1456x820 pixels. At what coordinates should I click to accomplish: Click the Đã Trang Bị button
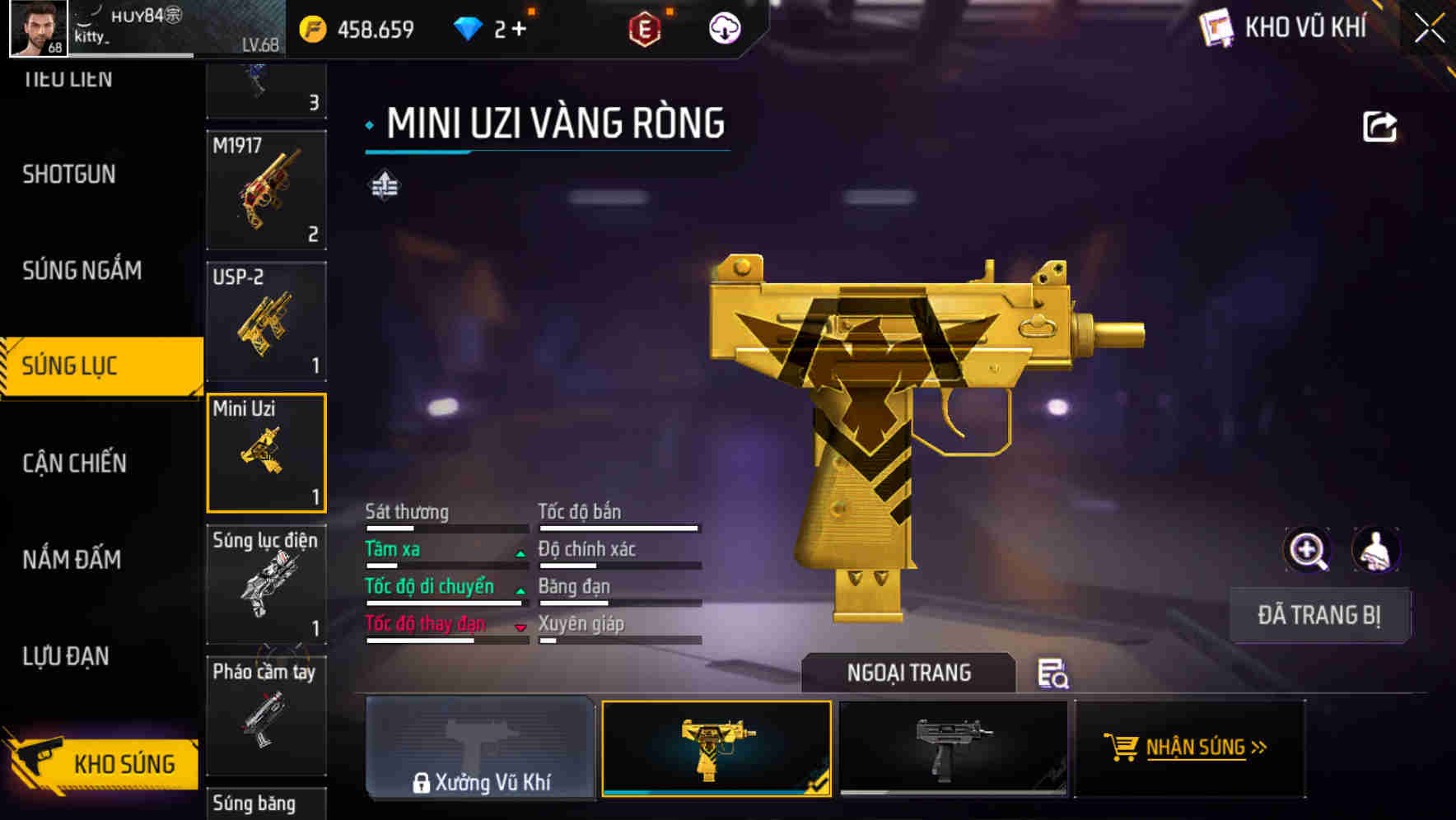(x=1318, y=615)
